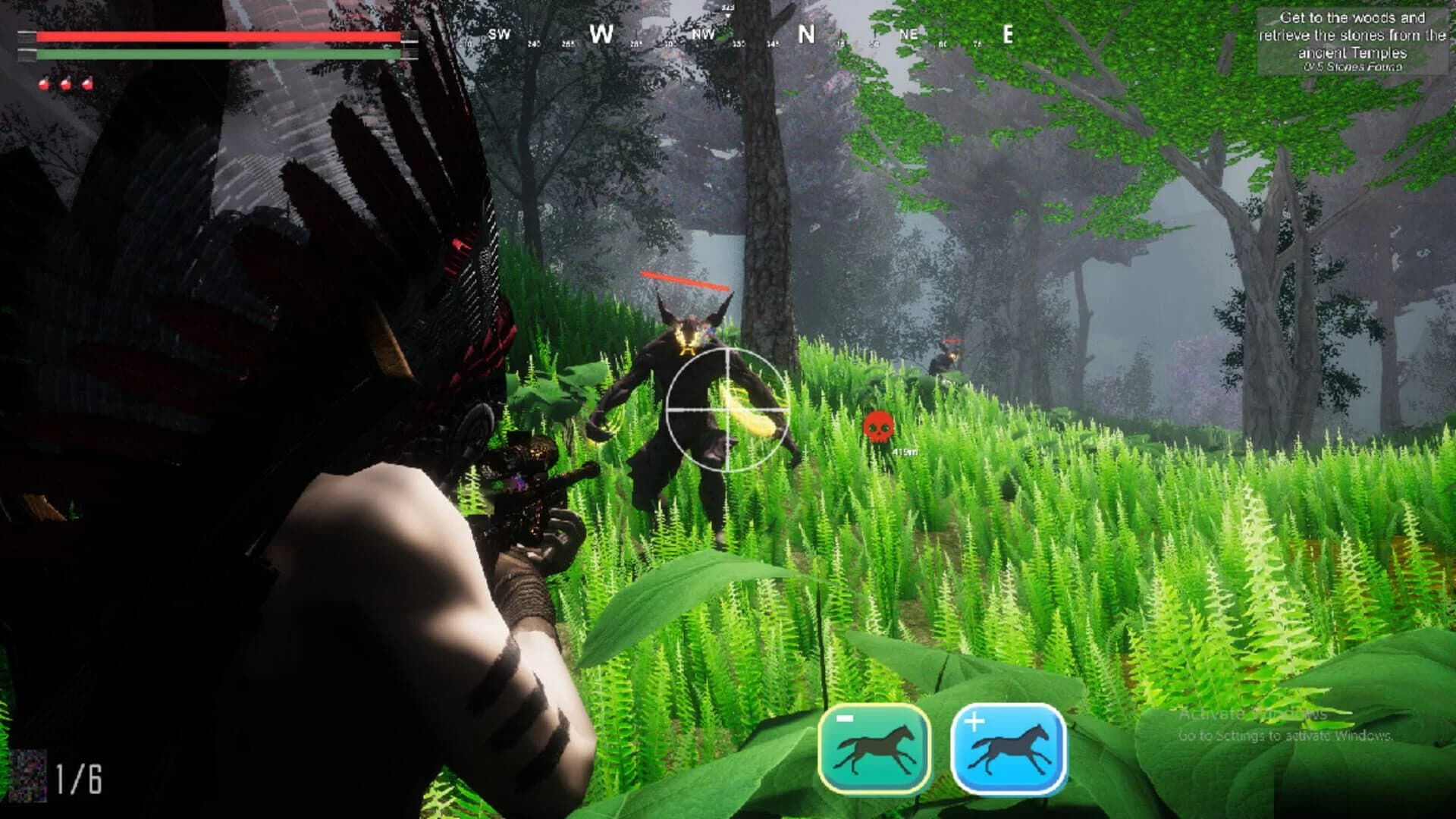Image resolution: width=1456 pixels, height=819 pixels.
Task: Select the middle red potion icon
Action: pyautogui.click(x=66, y=82)
